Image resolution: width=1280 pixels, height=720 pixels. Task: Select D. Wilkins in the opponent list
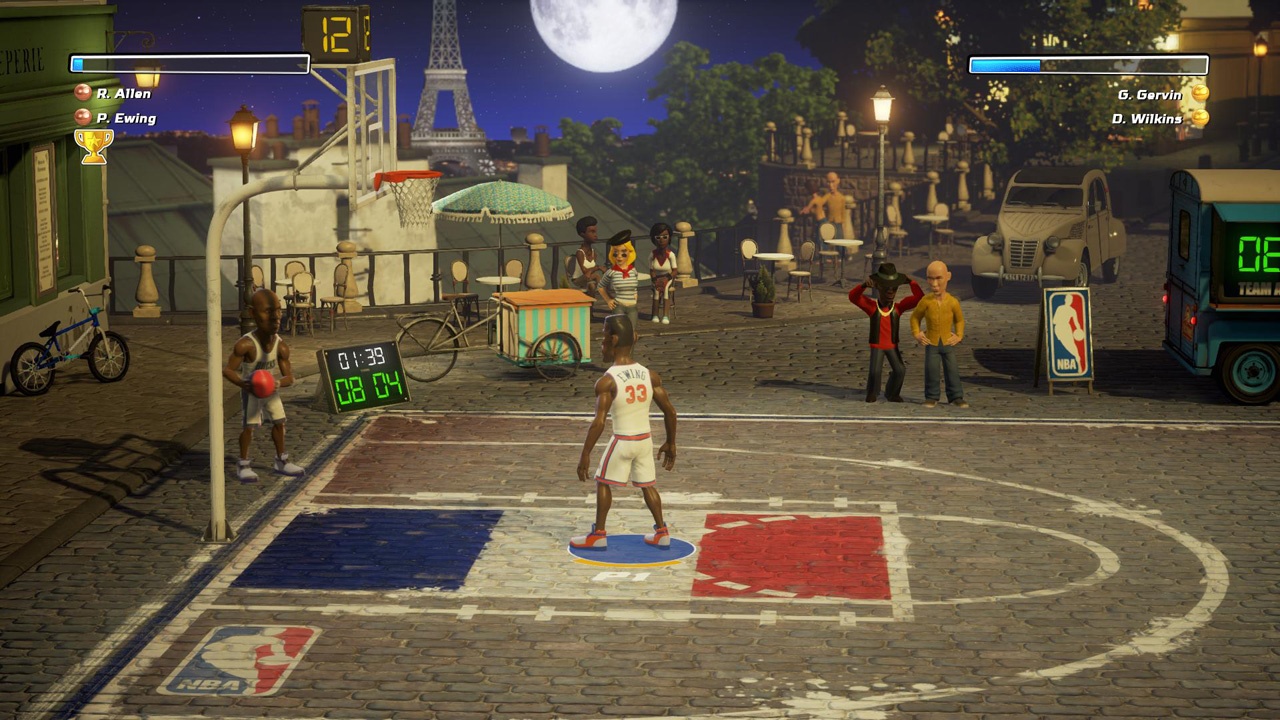(1147, 118)
